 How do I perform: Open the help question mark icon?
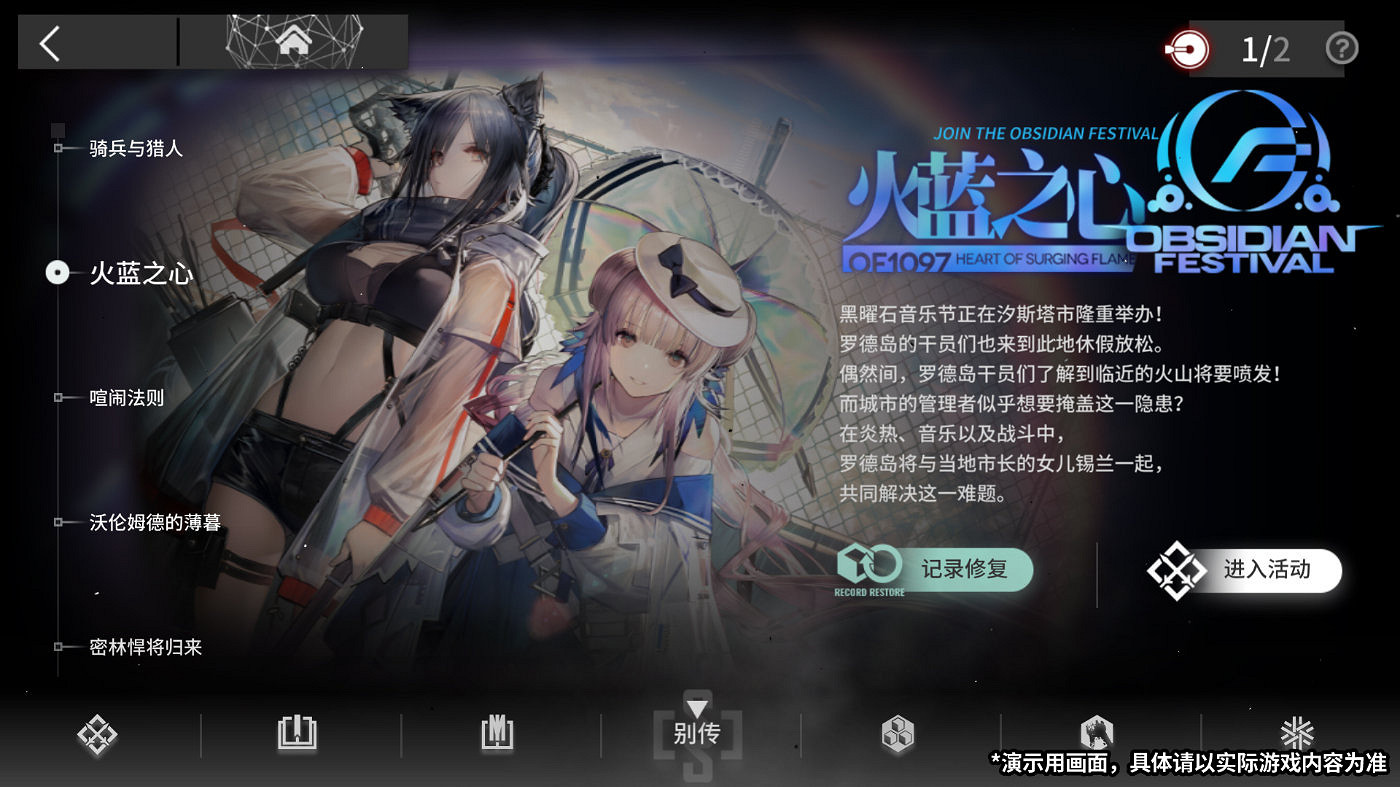pyautogui.click(x=1342, y=48)
